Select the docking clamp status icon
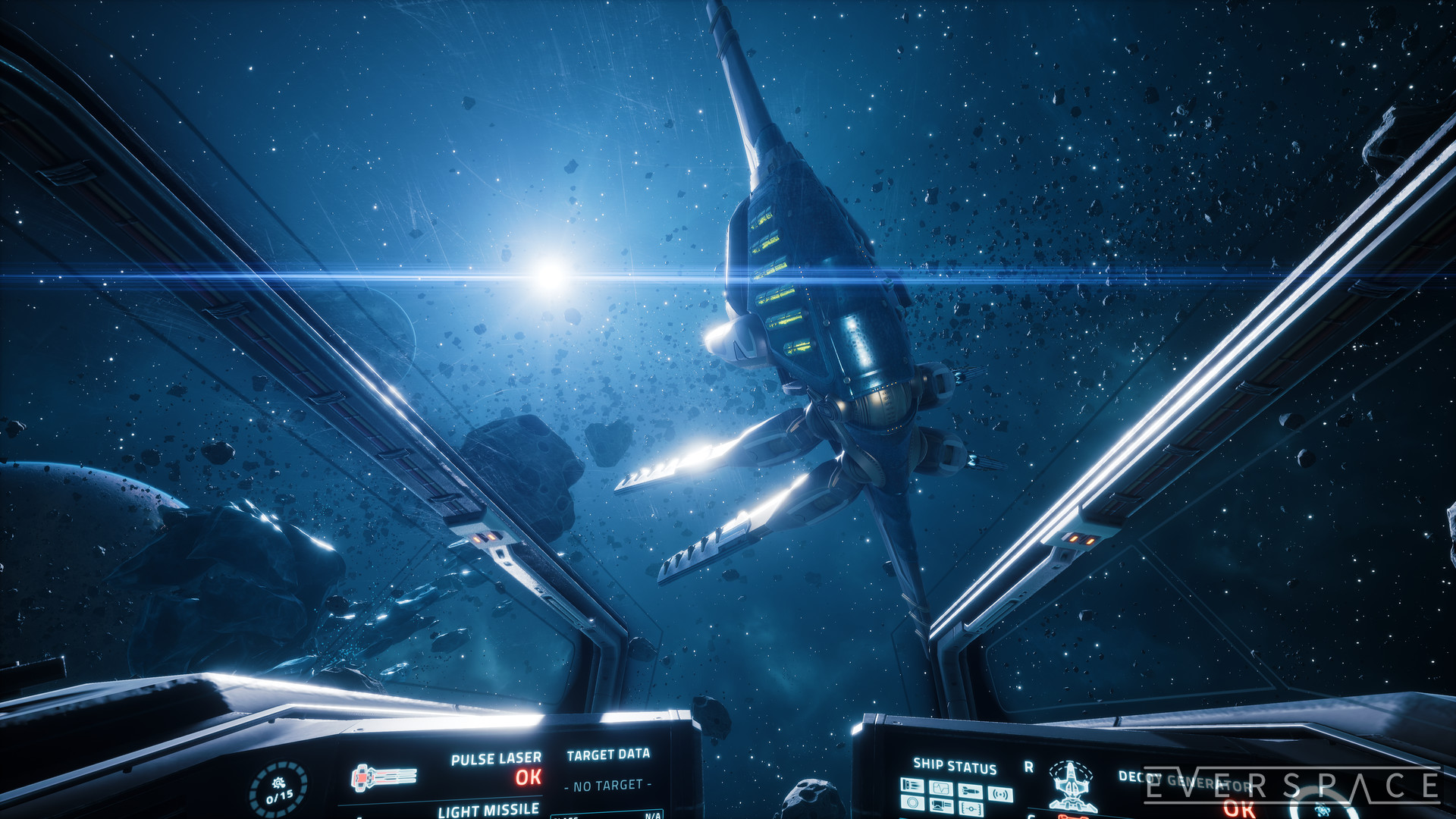The image size is (1456, 819). point(971,809)
